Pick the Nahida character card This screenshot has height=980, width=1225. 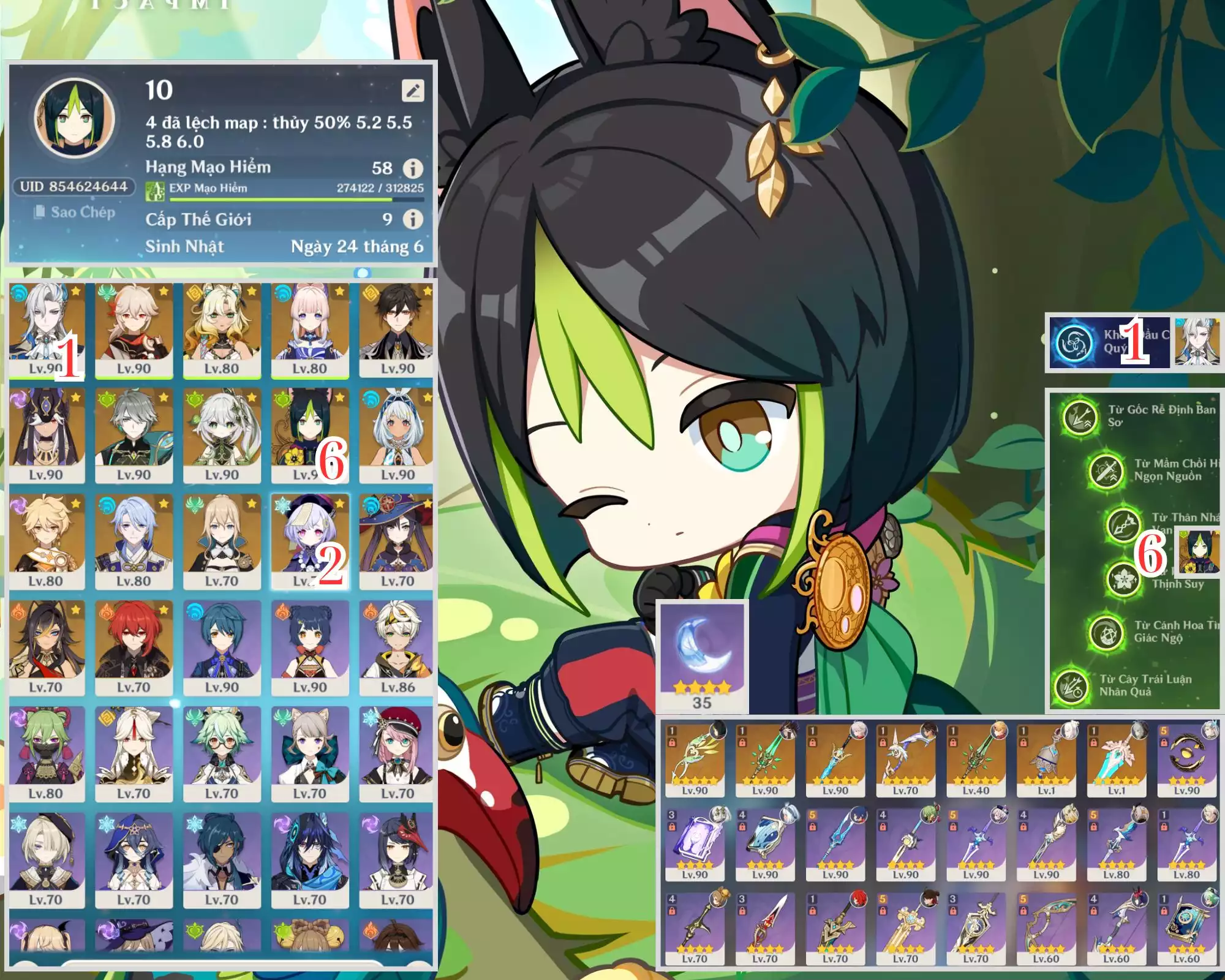coord(222,435)
